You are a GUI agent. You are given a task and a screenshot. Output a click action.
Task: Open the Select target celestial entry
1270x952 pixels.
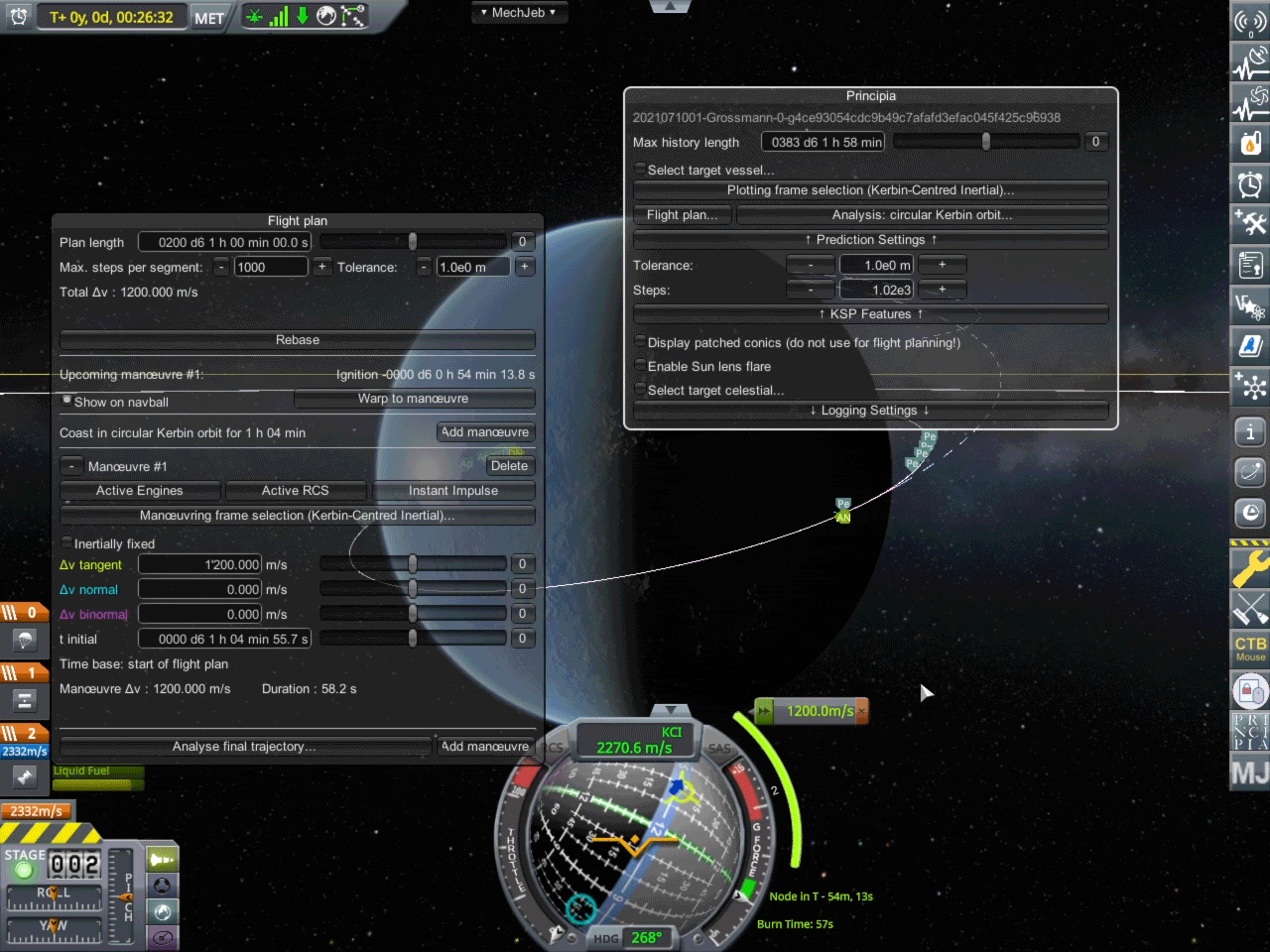tap(639, 390)
